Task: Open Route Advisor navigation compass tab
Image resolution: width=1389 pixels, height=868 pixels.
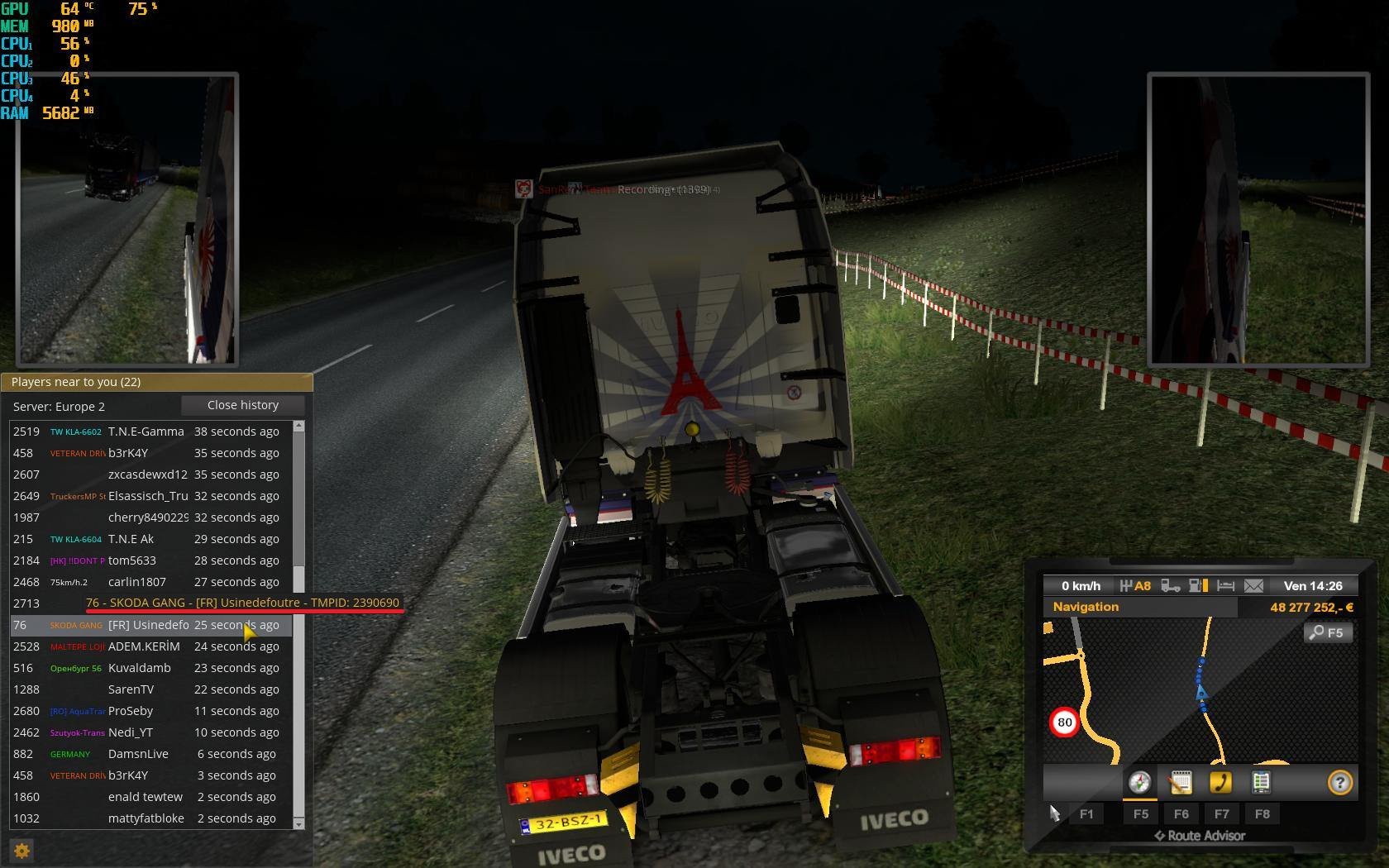Action: pyautogui.click(x=1139, y=782)
